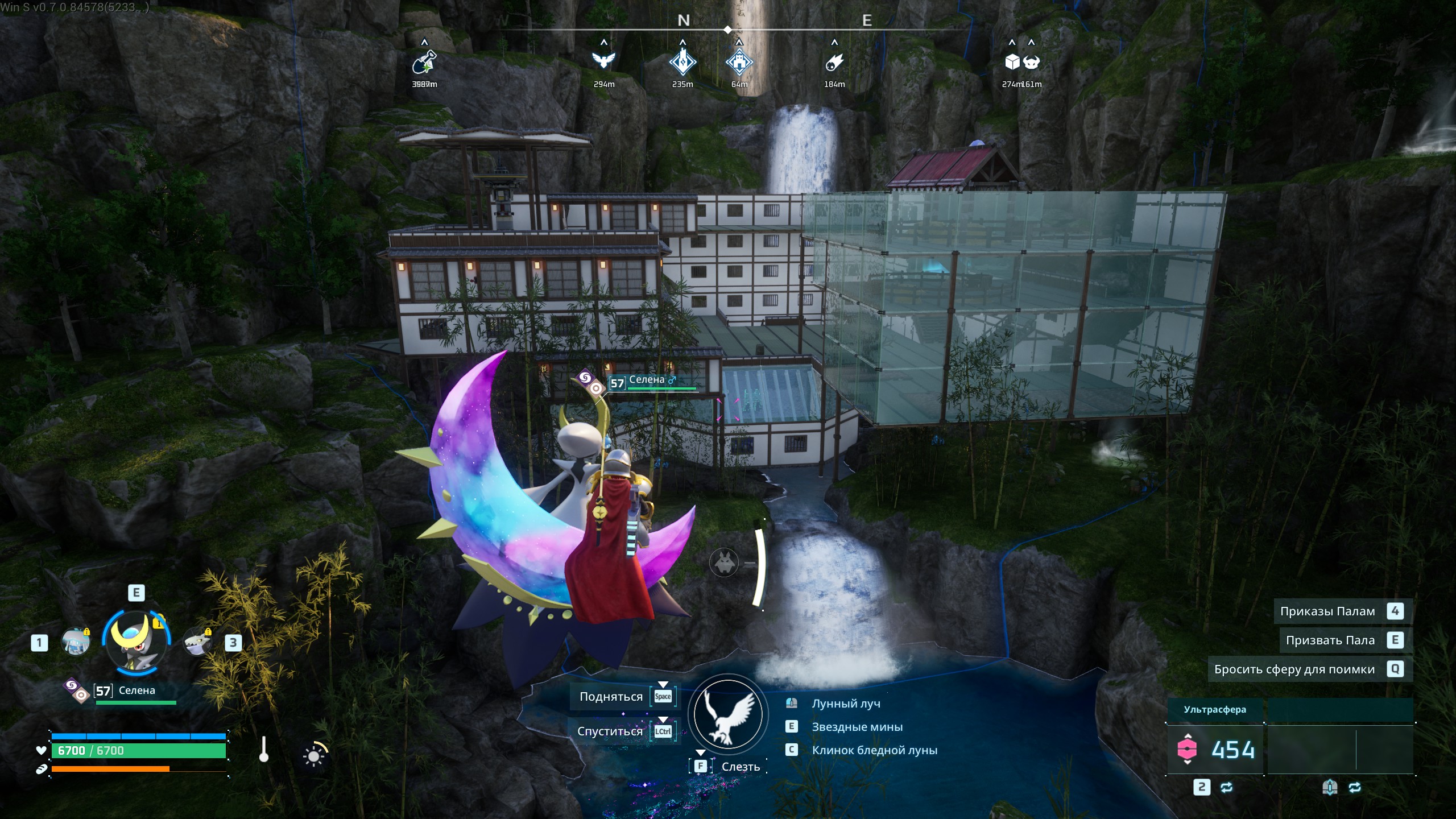Click the base marker at 64m on compass
The width and height of the screenshot is (1456, 819).
pos(739,62)
